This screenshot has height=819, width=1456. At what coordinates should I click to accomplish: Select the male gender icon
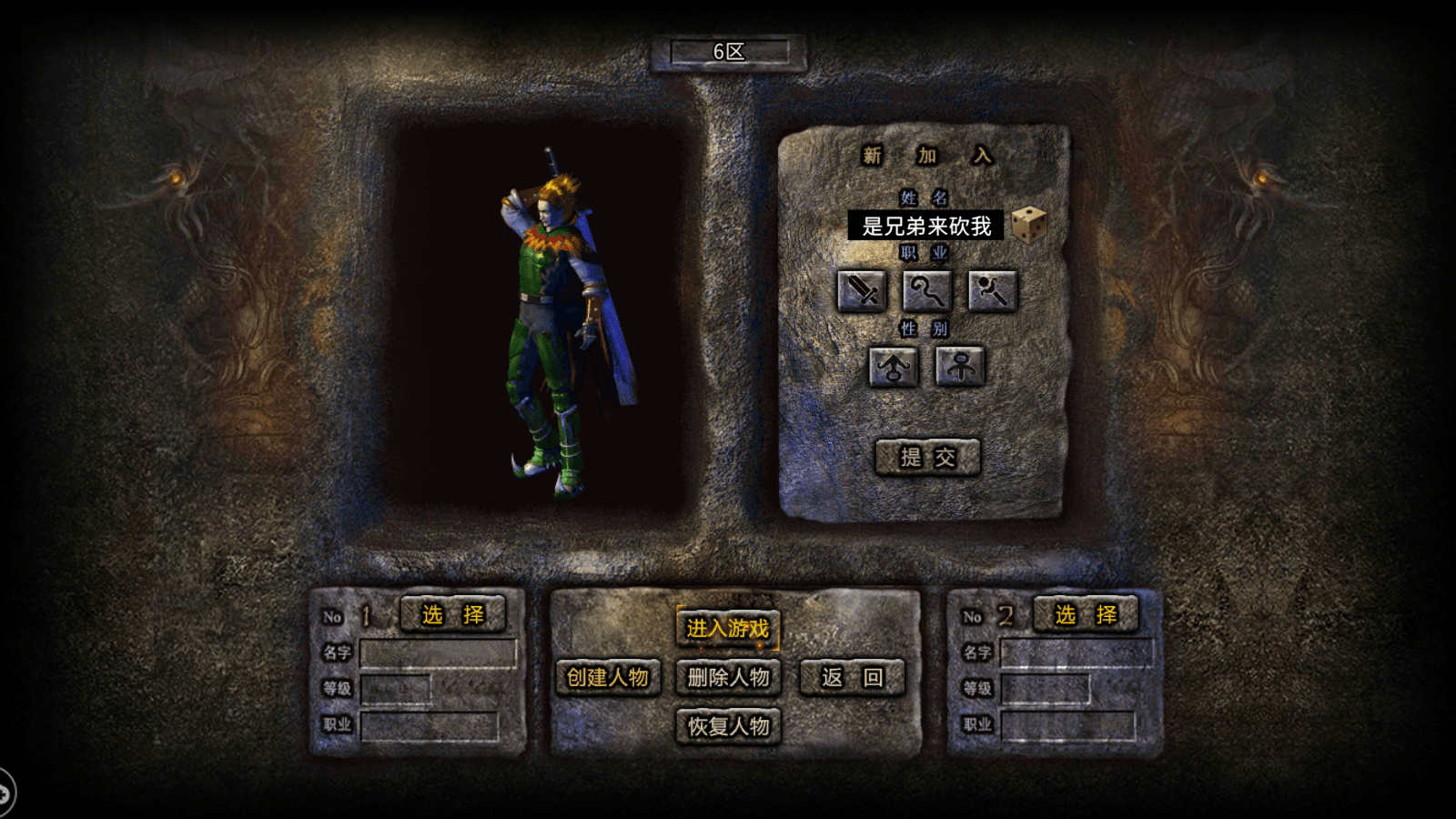893,367
